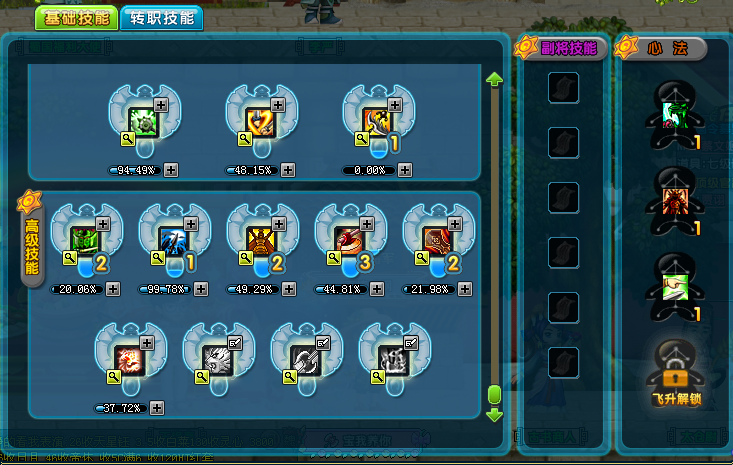Select the green armor advanced skill
This screenshot has height=465, width=733.
85,240
